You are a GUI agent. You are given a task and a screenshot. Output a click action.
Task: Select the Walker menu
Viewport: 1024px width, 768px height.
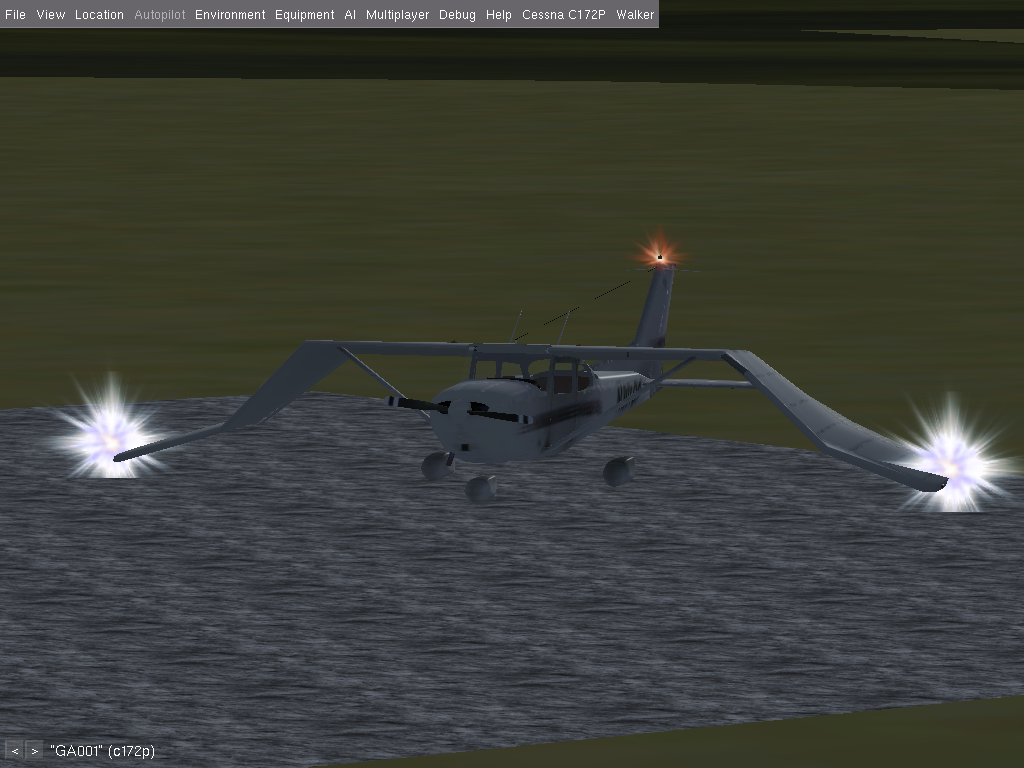tap(635, 15)
